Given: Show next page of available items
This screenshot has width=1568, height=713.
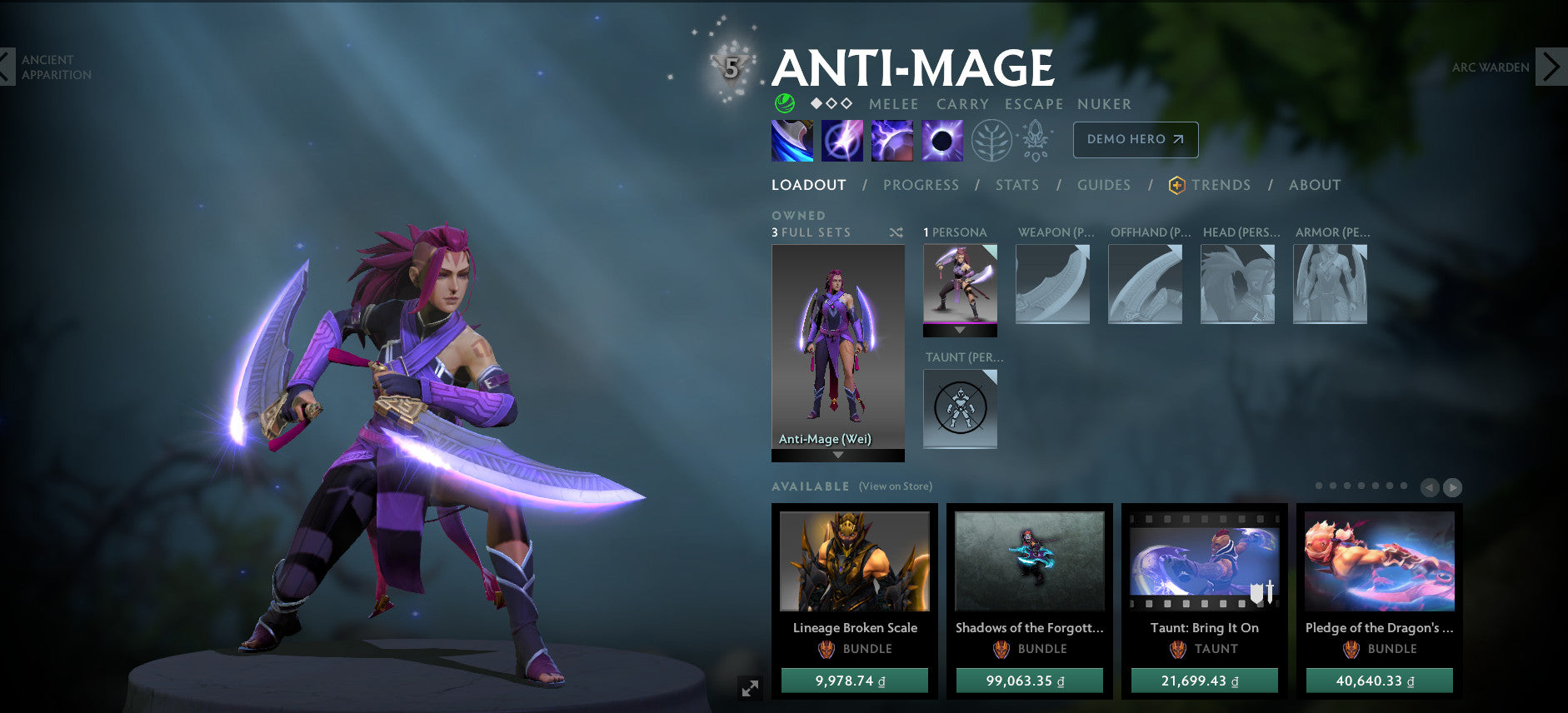Looking at the screenshot, I should tap(1452, 487).
